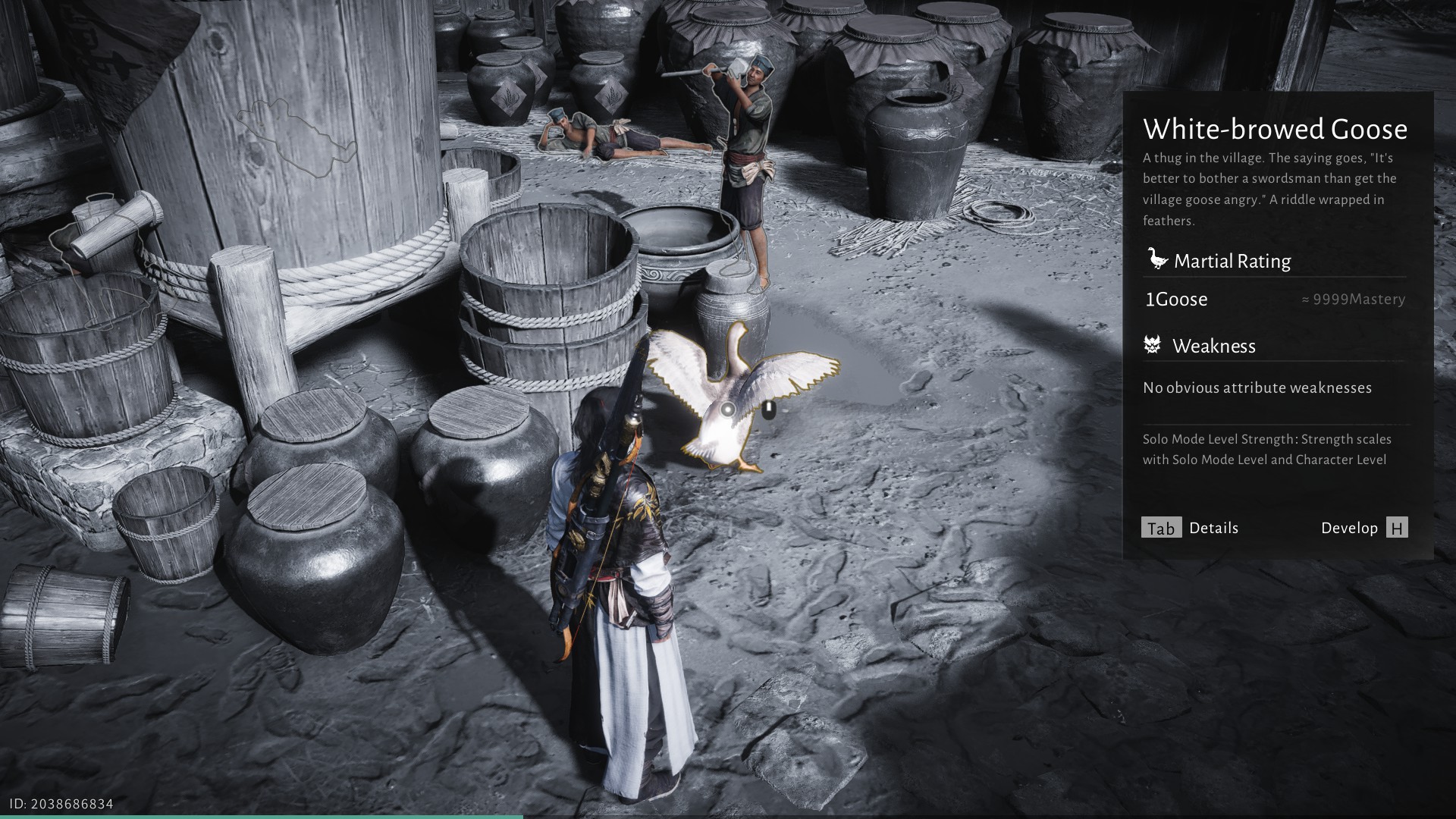Choose the Develop option in the info panel
Image resolution: width=1456 pixels, height=819 pixels.
(x=1363, y=528)
